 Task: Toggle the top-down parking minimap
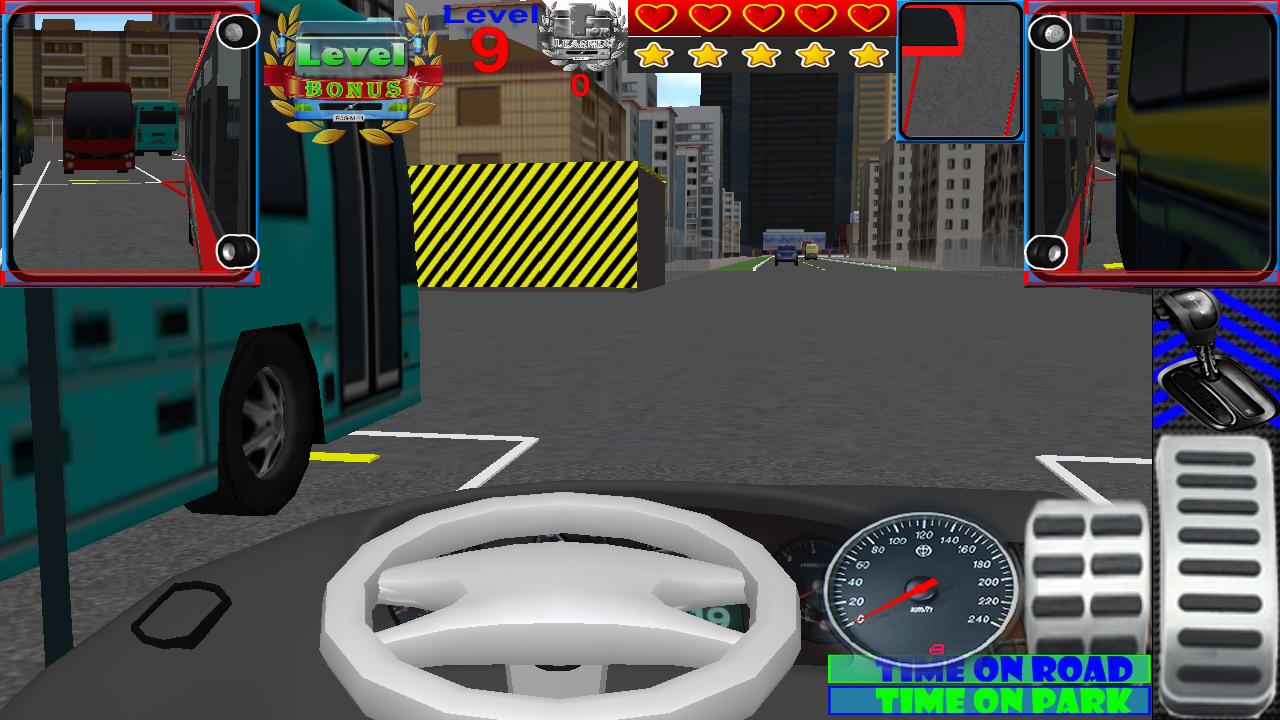[960, 72]
